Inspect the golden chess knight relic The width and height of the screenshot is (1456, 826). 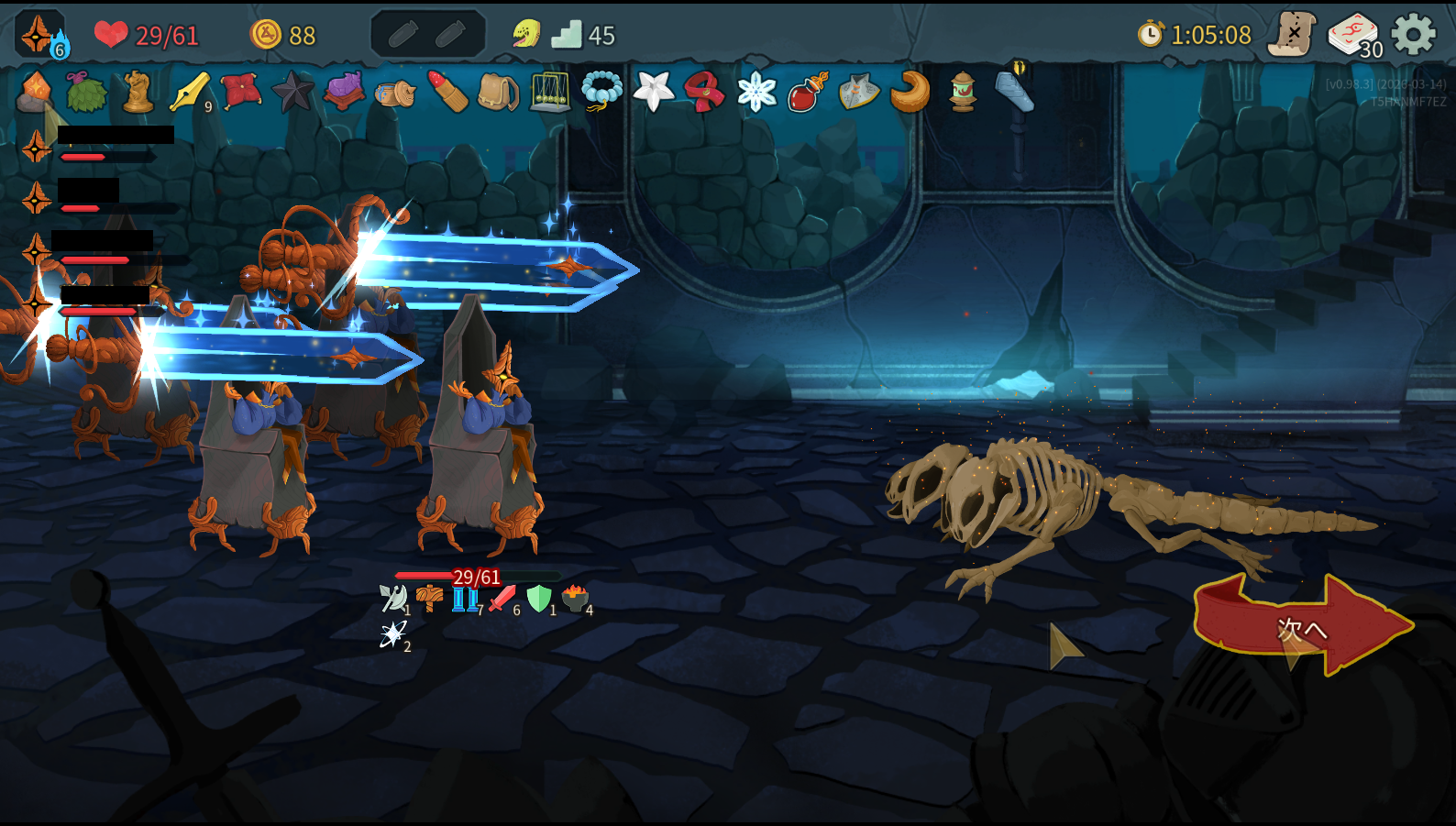click(x=138, y=92)
